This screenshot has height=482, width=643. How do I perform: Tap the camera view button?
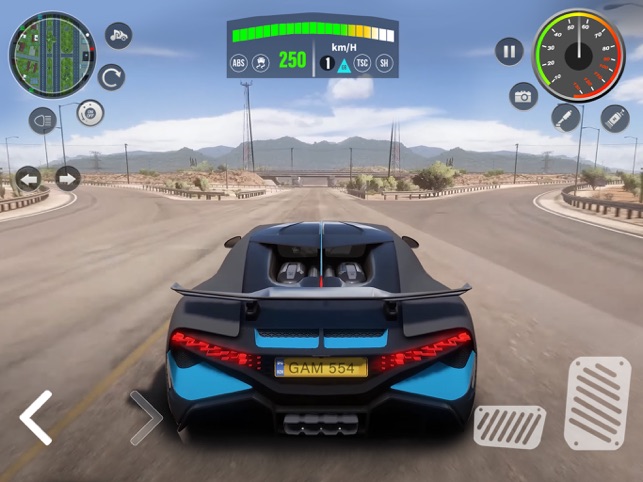(x=523, y=96)
